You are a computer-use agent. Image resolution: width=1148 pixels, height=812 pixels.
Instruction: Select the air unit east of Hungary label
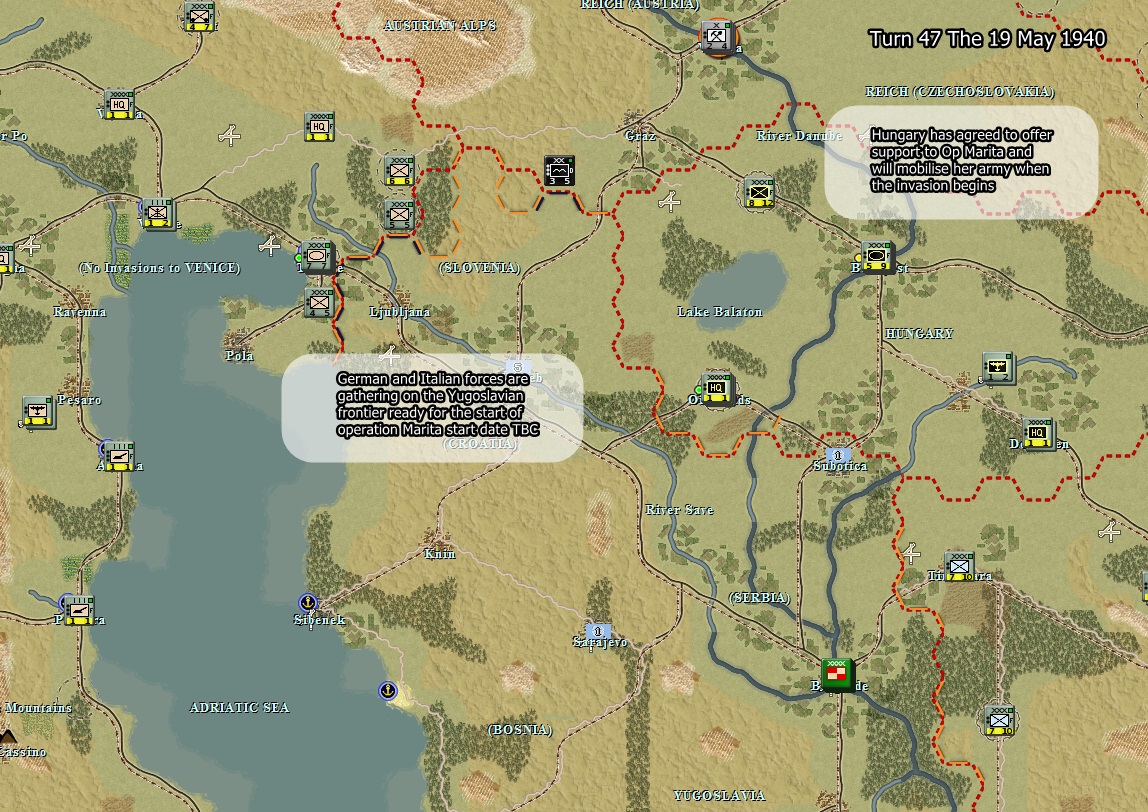click(998, 368)
